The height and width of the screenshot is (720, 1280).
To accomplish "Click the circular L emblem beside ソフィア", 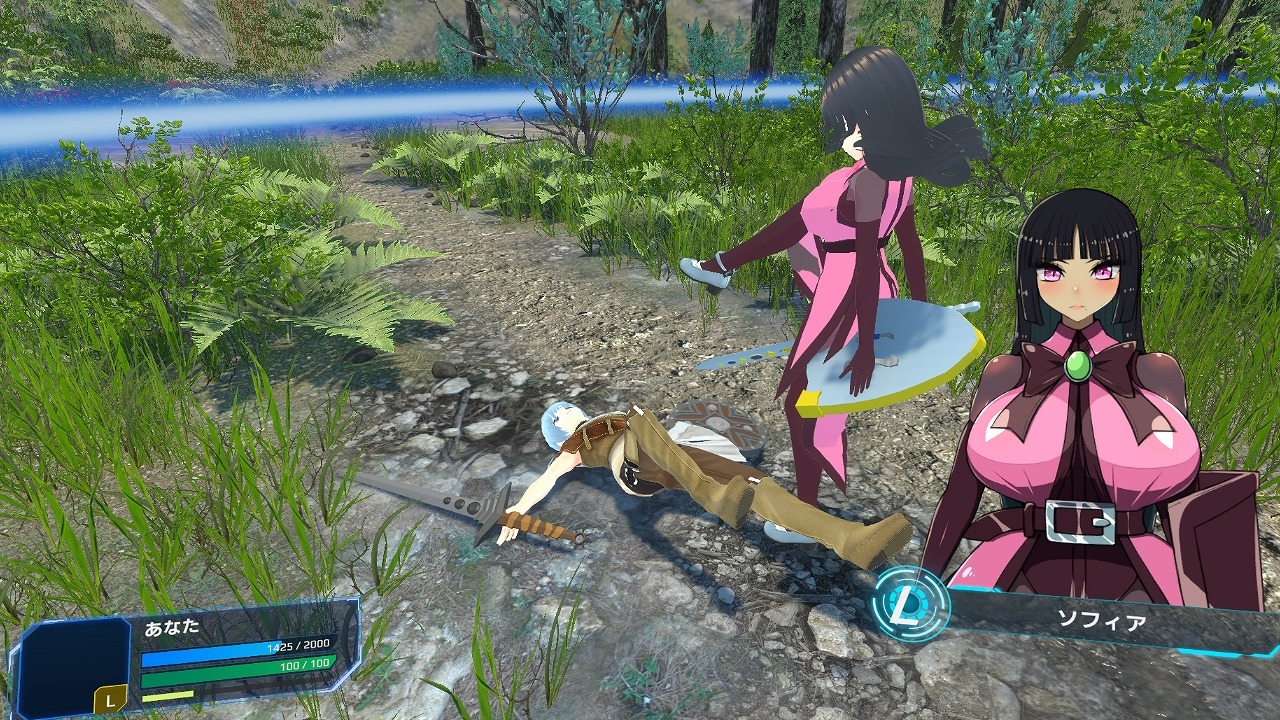I will [910, 603].
